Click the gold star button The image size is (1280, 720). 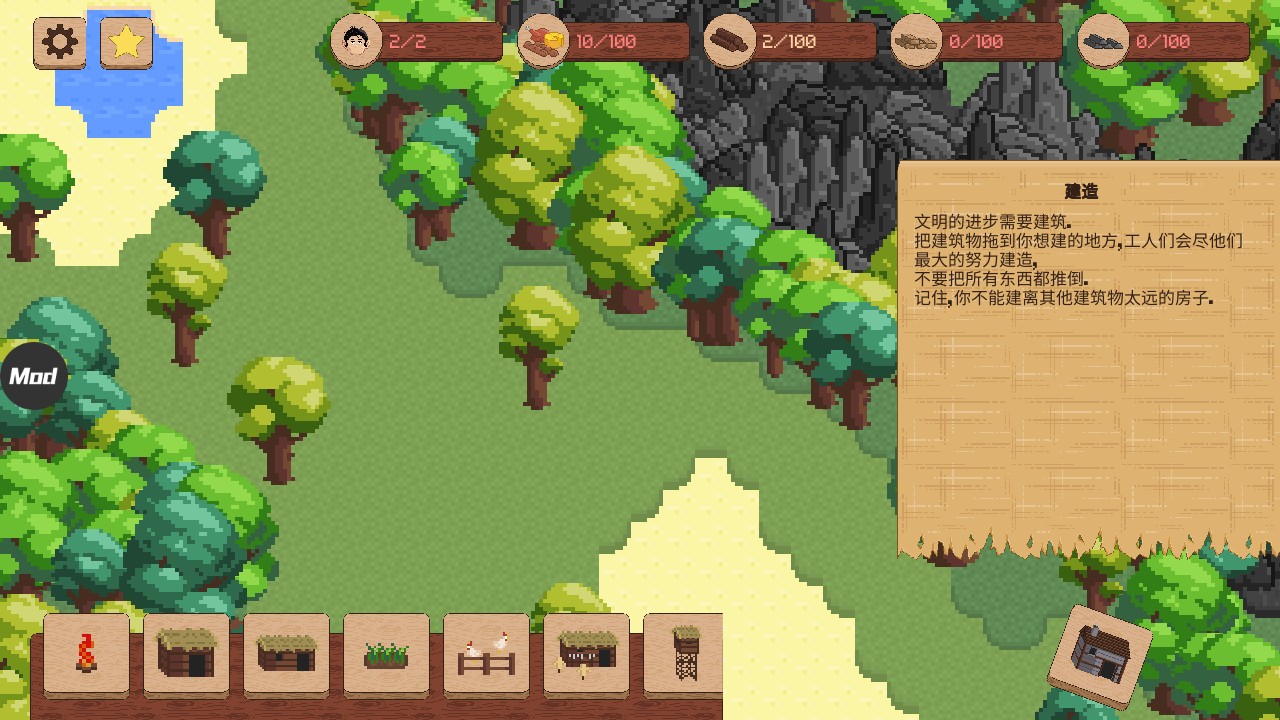(x=127, y=43)
